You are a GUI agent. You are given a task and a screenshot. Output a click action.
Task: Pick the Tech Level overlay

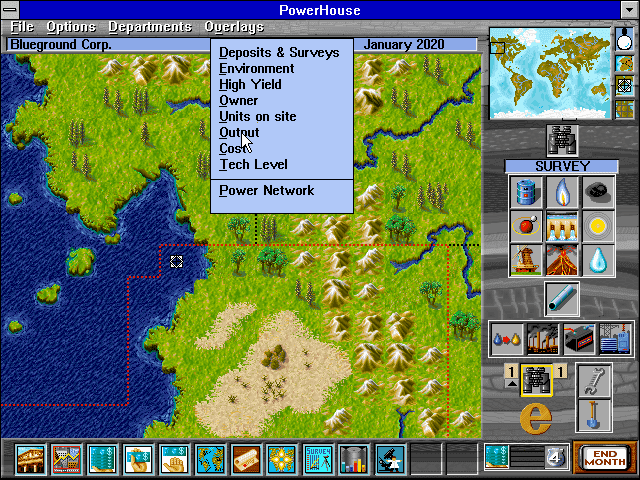pos(253,164)
